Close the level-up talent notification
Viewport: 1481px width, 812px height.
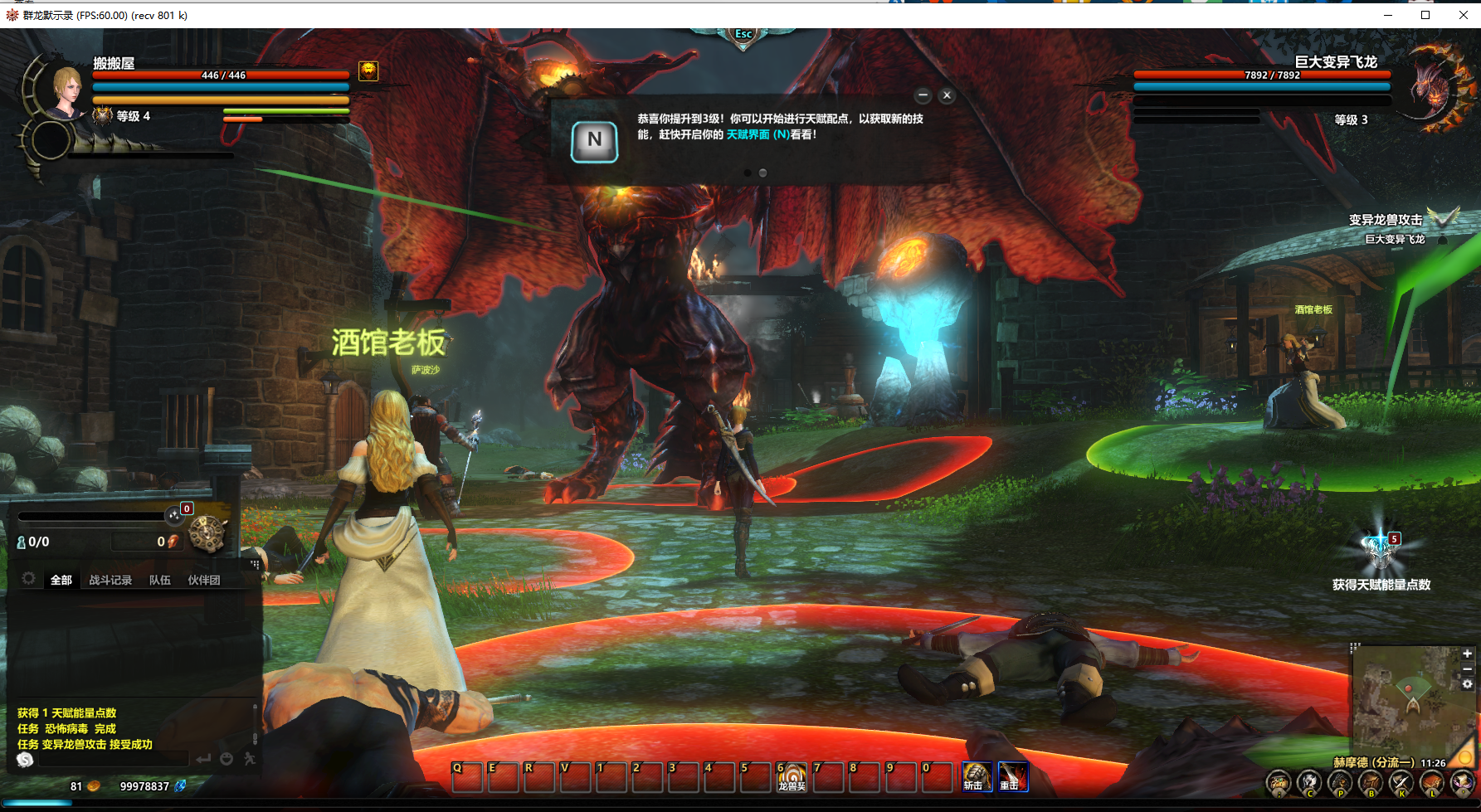[x=947, y=95]
